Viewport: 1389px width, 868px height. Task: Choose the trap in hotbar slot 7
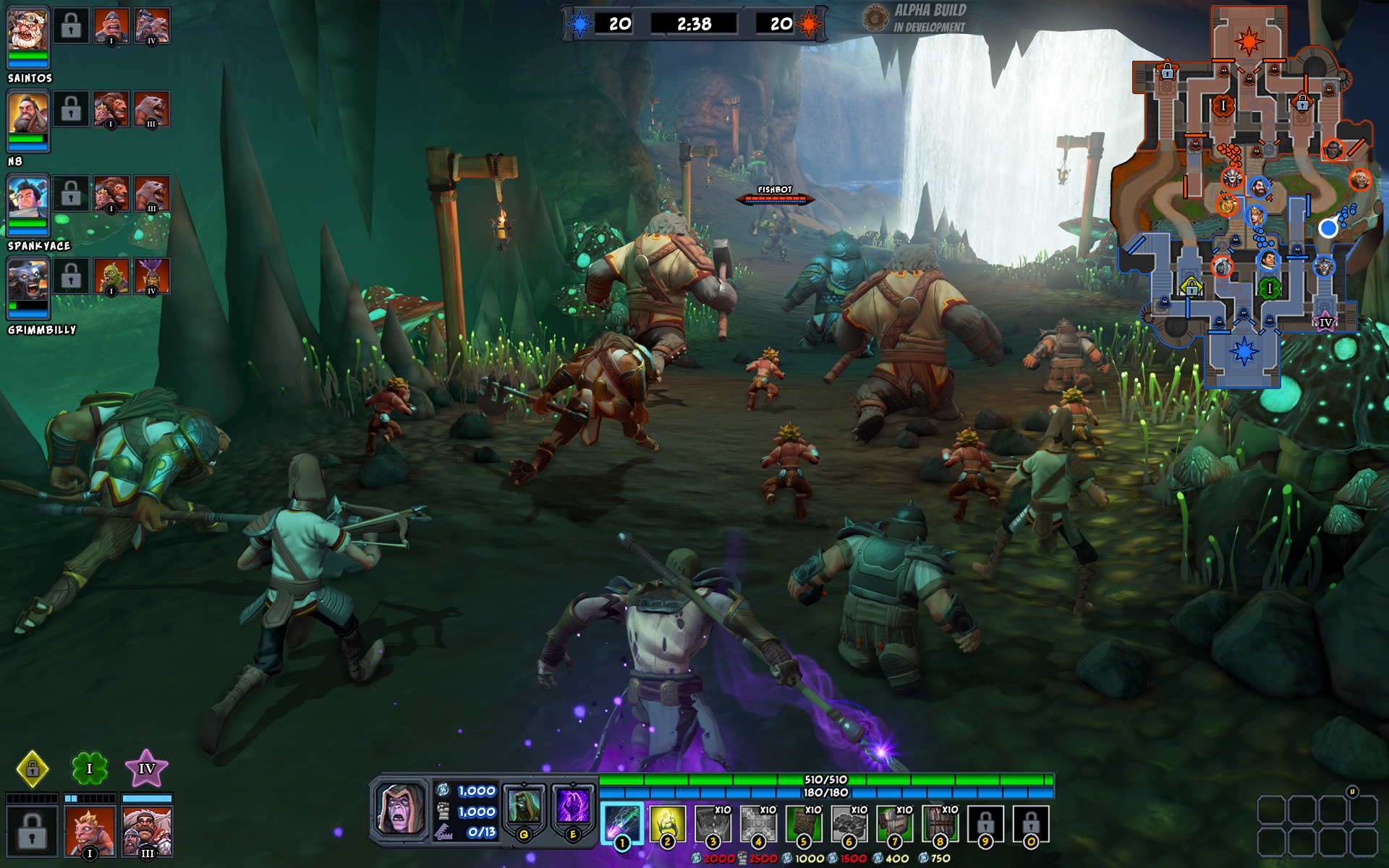(x=894, y=823)
